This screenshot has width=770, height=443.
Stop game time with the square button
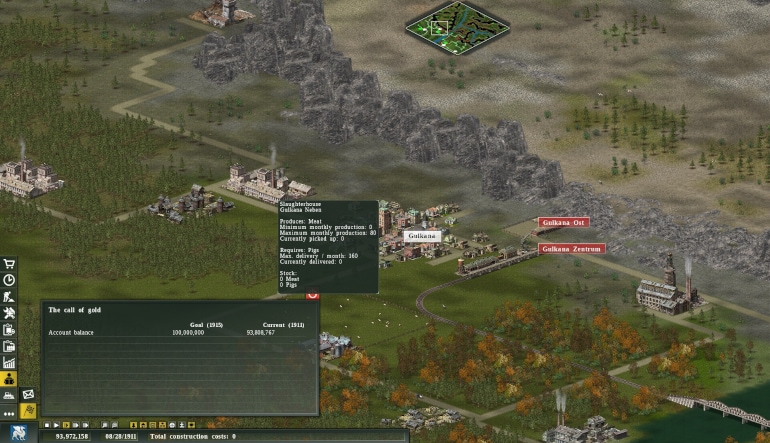[x=46, y=425]
